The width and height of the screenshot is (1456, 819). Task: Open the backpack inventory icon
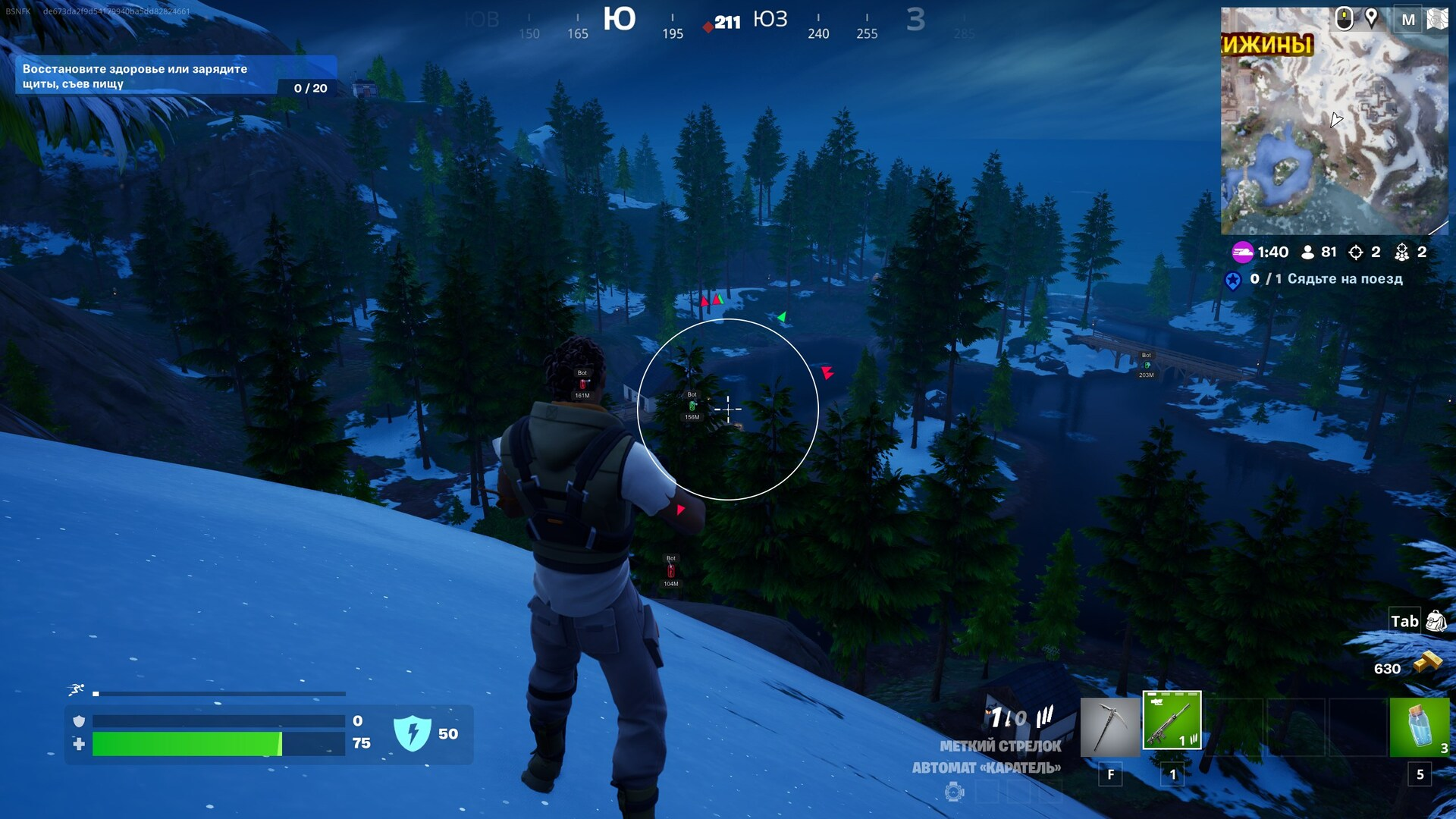pyautogui.click(x=1436, y=622)
